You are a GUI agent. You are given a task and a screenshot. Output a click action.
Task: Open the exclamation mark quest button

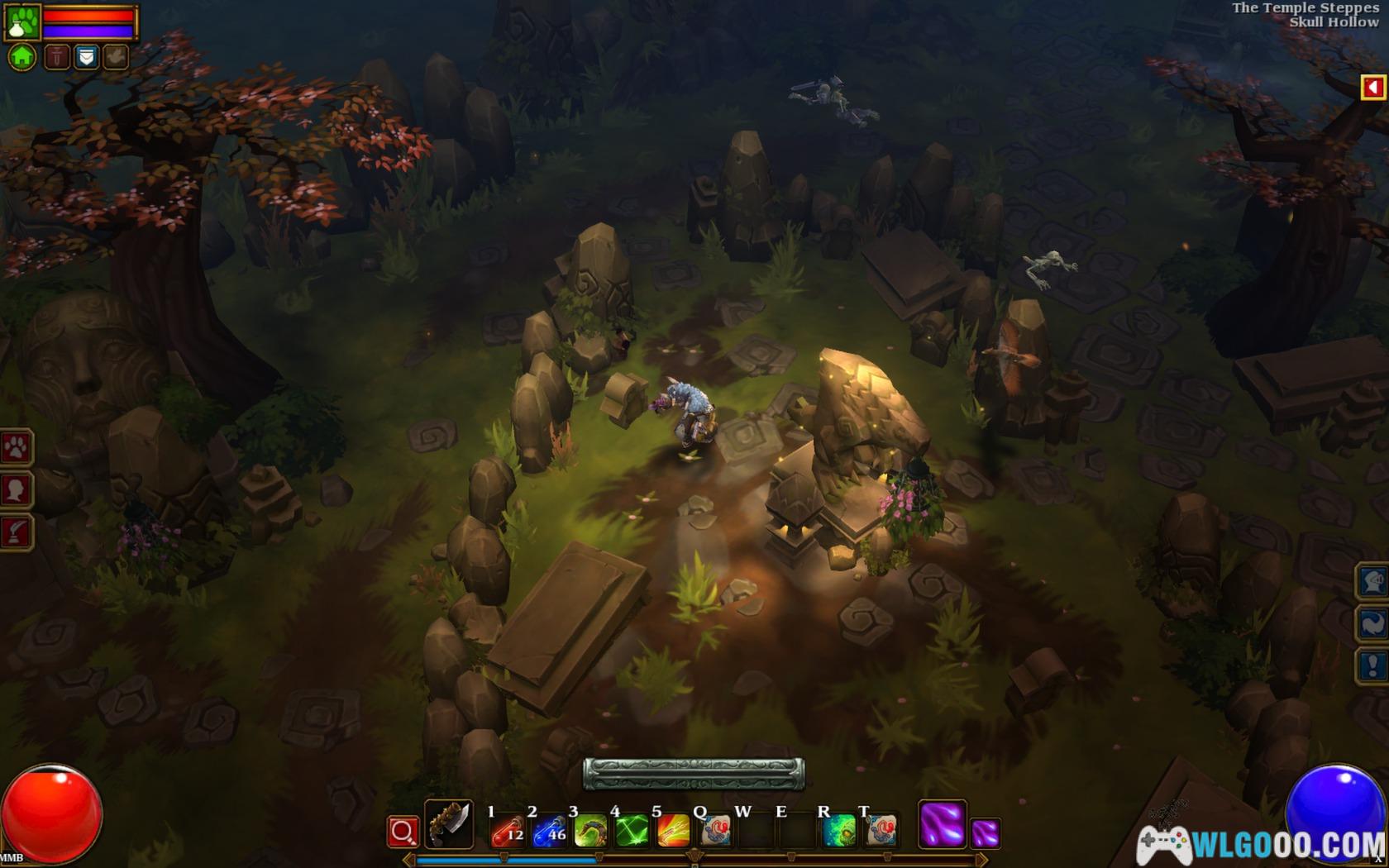(1372, 665)
